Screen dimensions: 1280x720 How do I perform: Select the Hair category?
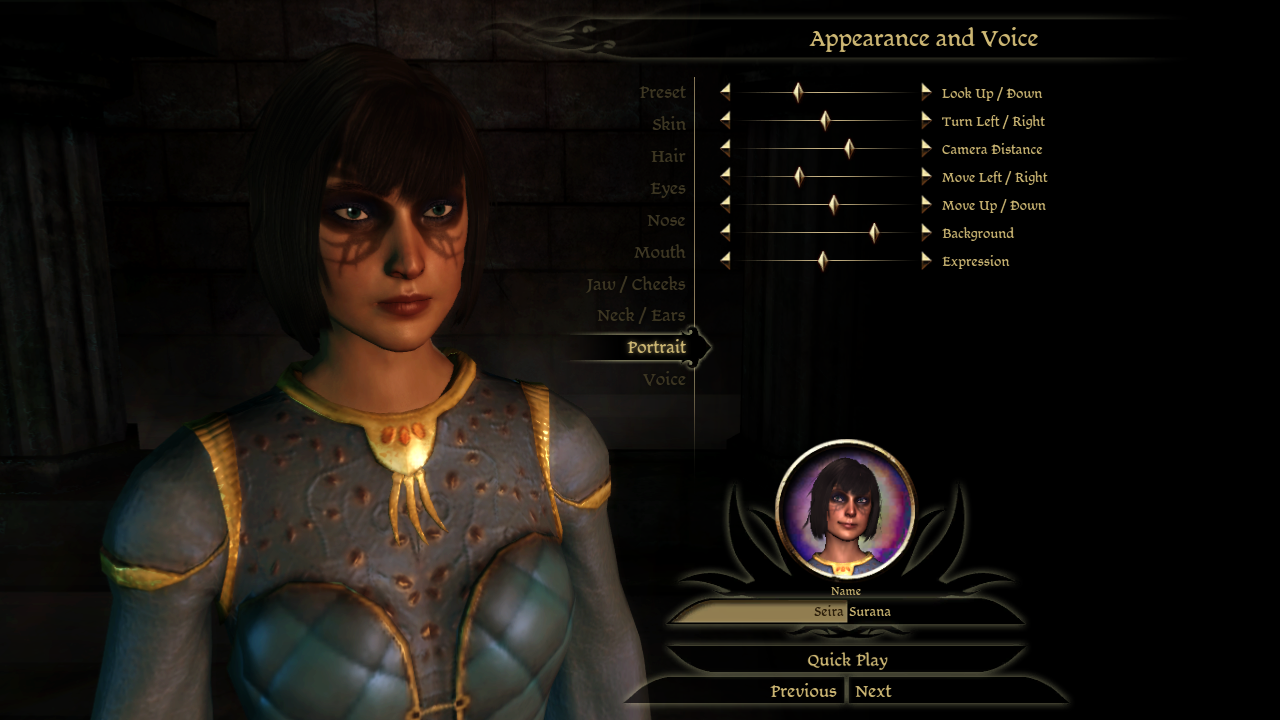coord(667,157)
